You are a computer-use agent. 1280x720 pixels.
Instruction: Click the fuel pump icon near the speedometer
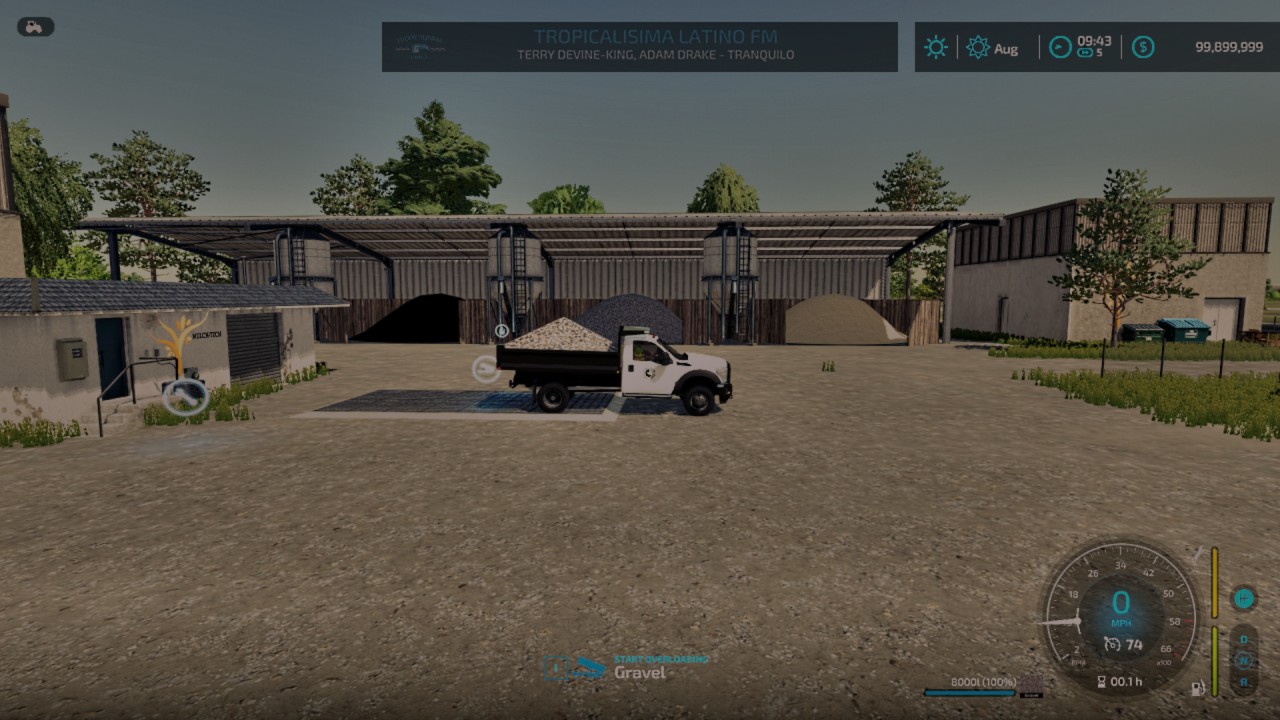[x=1198, y=689]
